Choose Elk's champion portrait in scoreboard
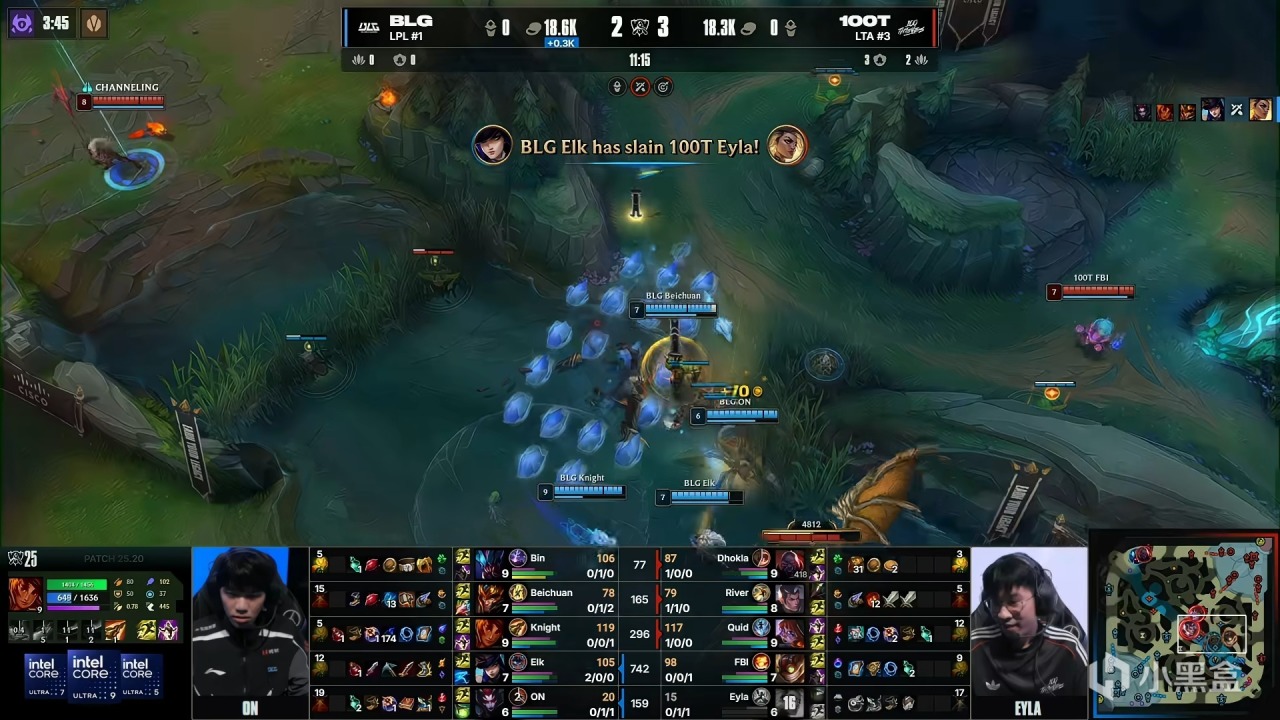The width and height of the screenshot is (1280, 720). pos(490,668)
